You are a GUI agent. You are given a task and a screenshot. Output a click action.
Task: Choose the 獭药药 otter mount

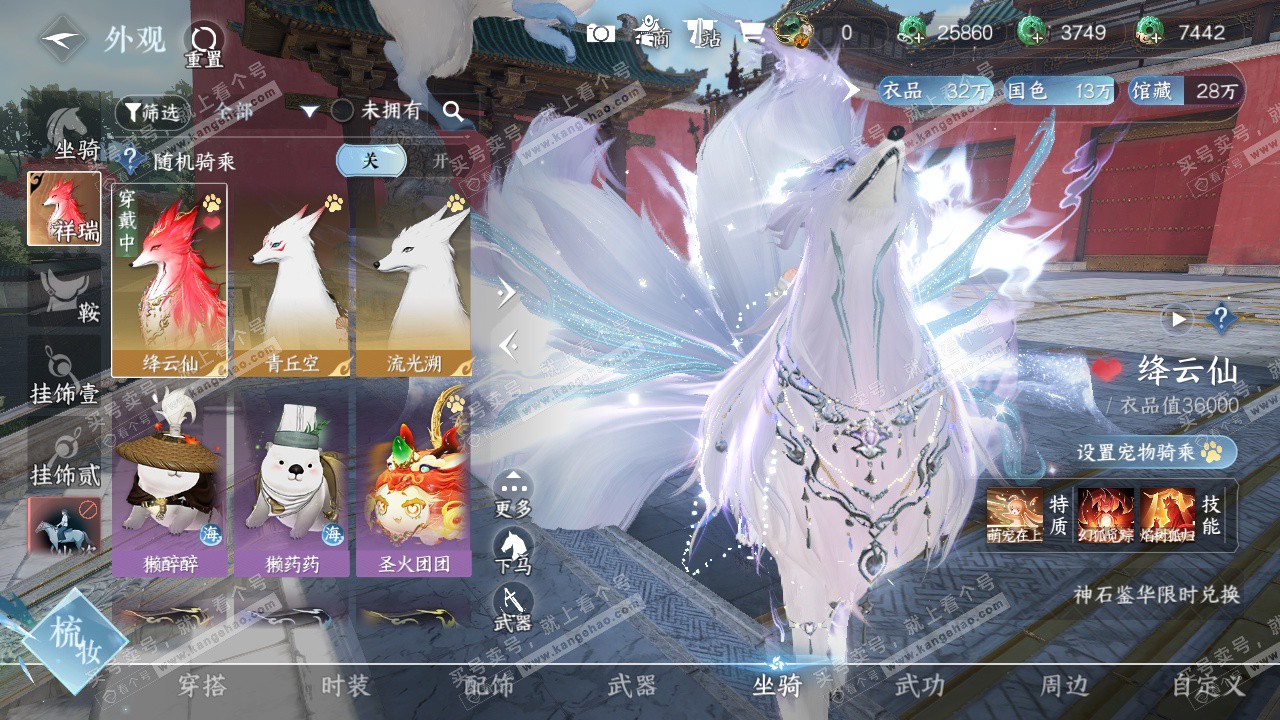(291, 482)
